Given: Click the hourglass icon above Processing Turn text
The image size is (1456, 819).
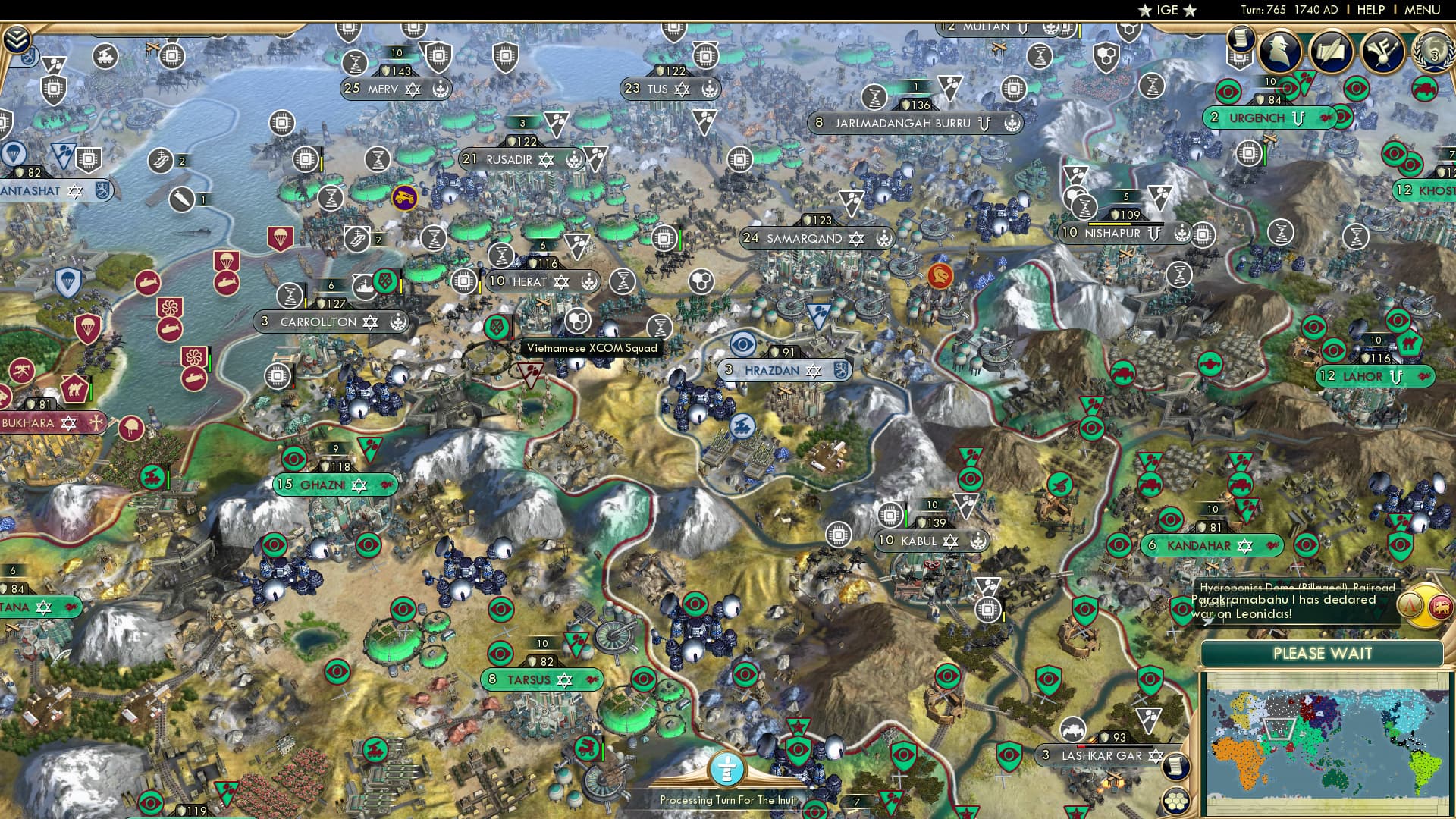Looking at the screenshot, I should click(726, 768).
